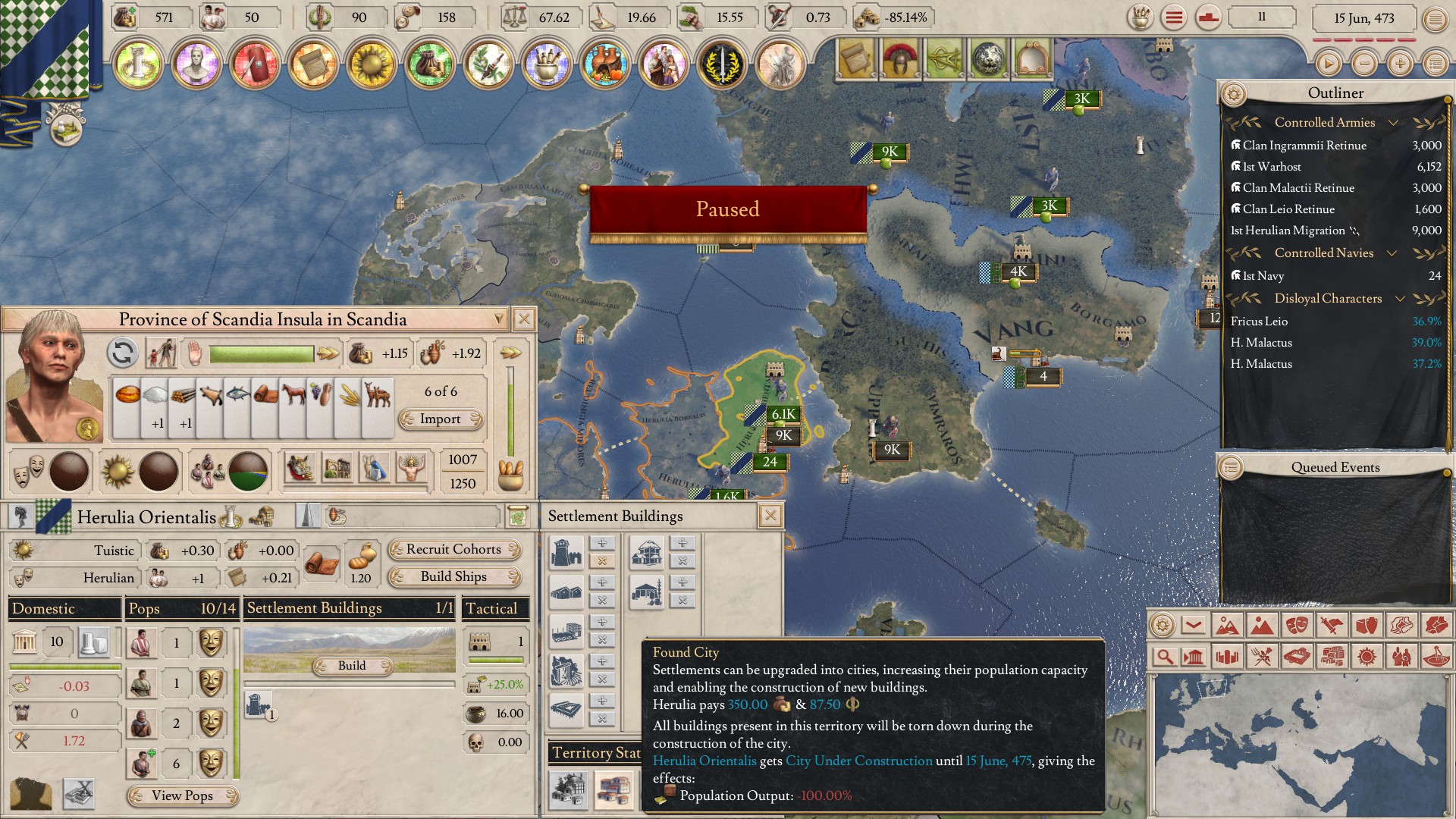
Task: Close the Scandia Insula province panel
Action: tap(523, 319)
